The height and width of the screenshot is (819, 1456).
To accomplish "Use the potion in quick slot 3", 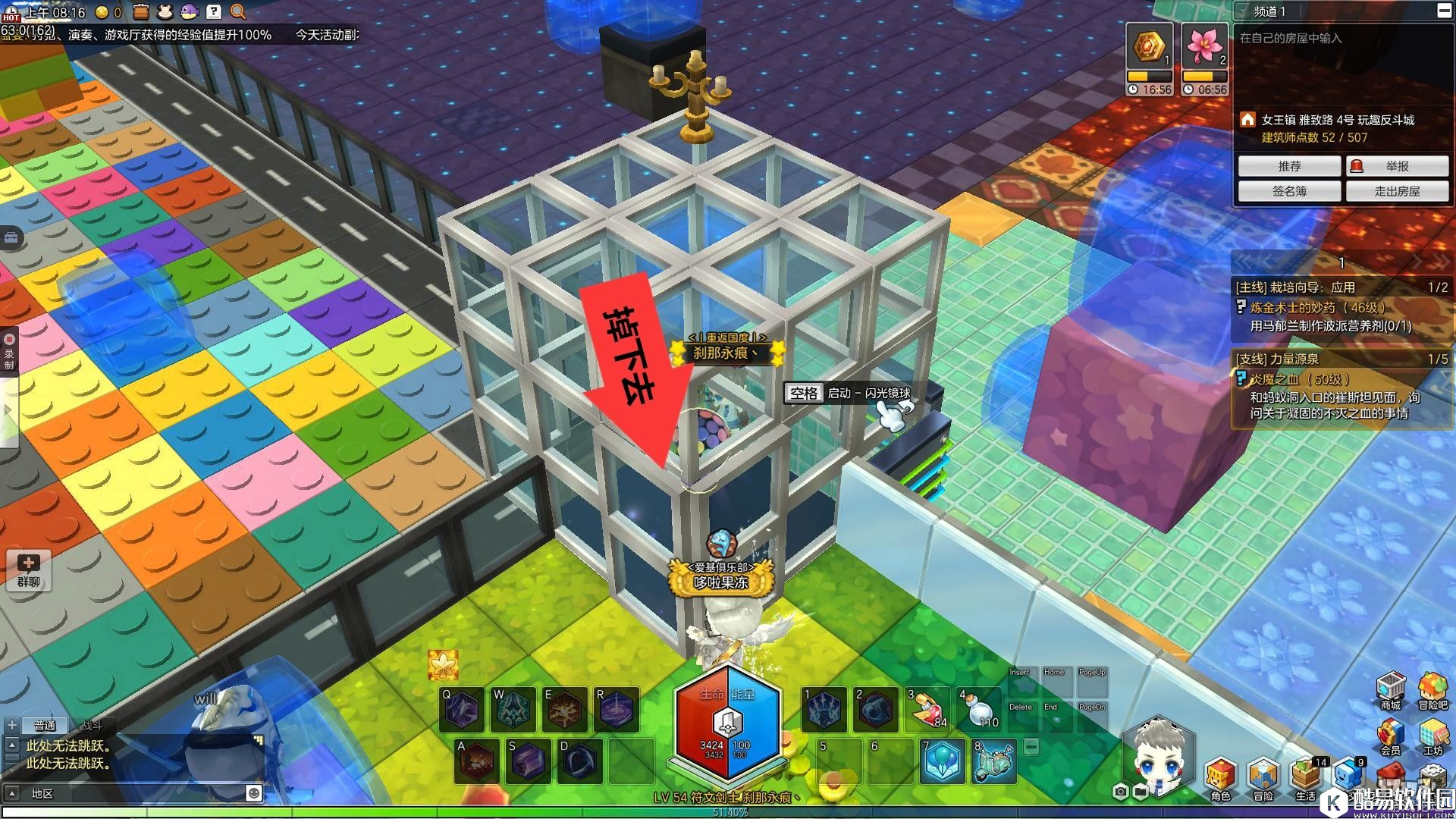I will pyautogui.click(x=927, y=709).
